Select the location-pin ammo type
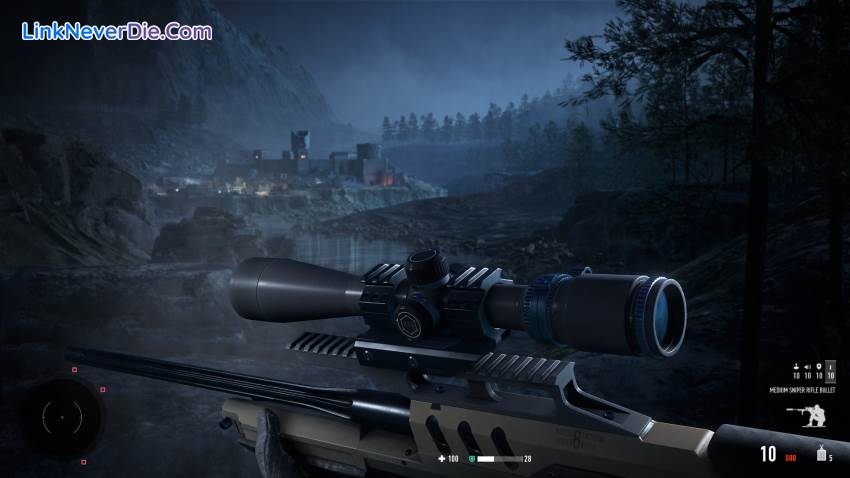This screenshot has height=478, width=850. (819, 367)
